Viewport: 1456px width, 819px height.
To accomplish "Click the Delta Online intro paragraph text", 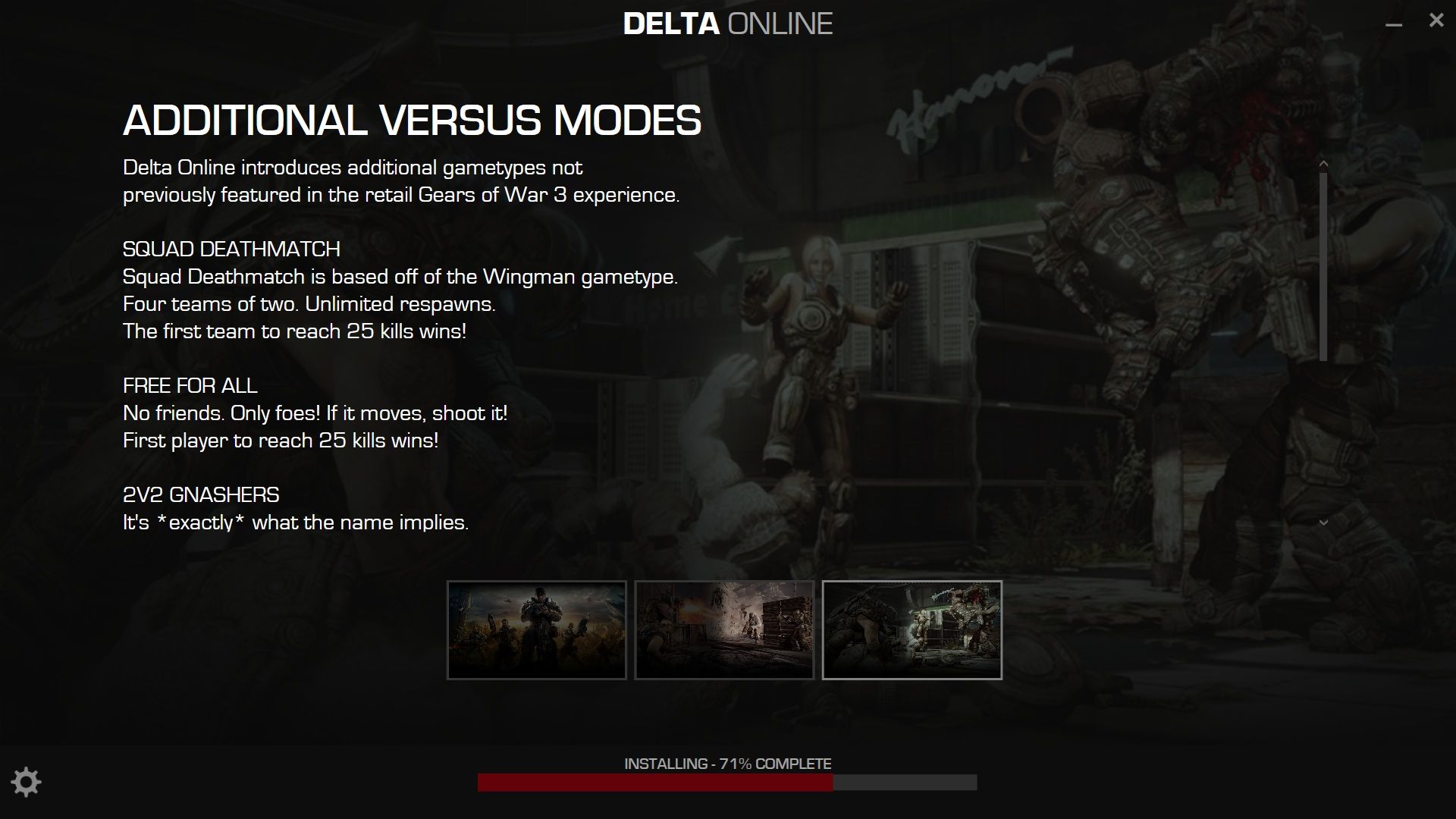I will pos(402,182).
